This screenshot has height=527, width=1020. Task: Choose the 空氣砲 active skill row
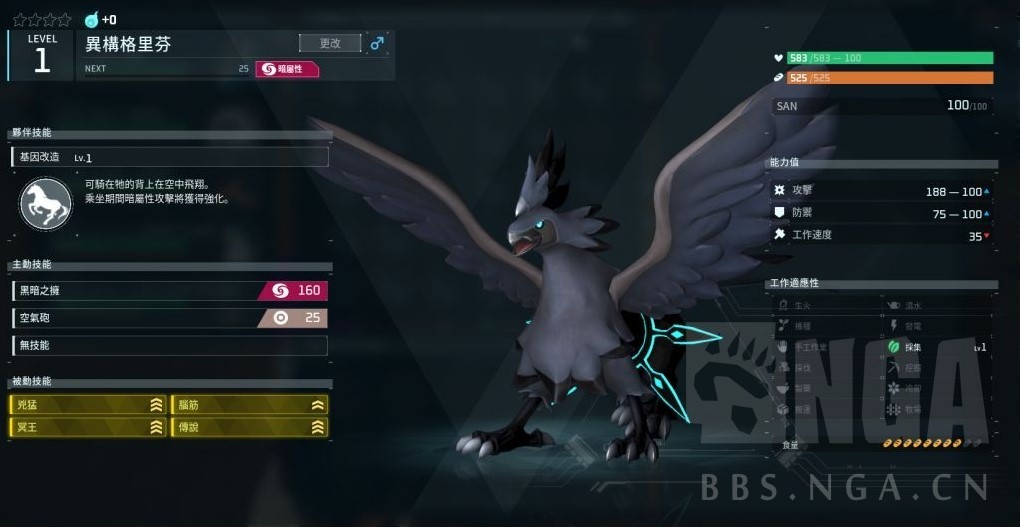tap(169, 318)
